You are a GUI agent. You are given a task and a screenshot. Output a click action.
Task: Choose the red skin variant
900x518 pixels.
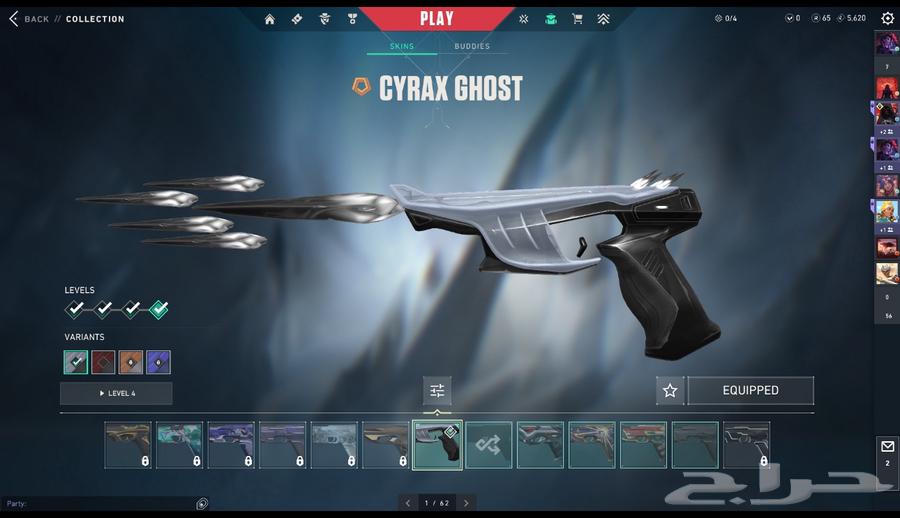coord(103,362)
